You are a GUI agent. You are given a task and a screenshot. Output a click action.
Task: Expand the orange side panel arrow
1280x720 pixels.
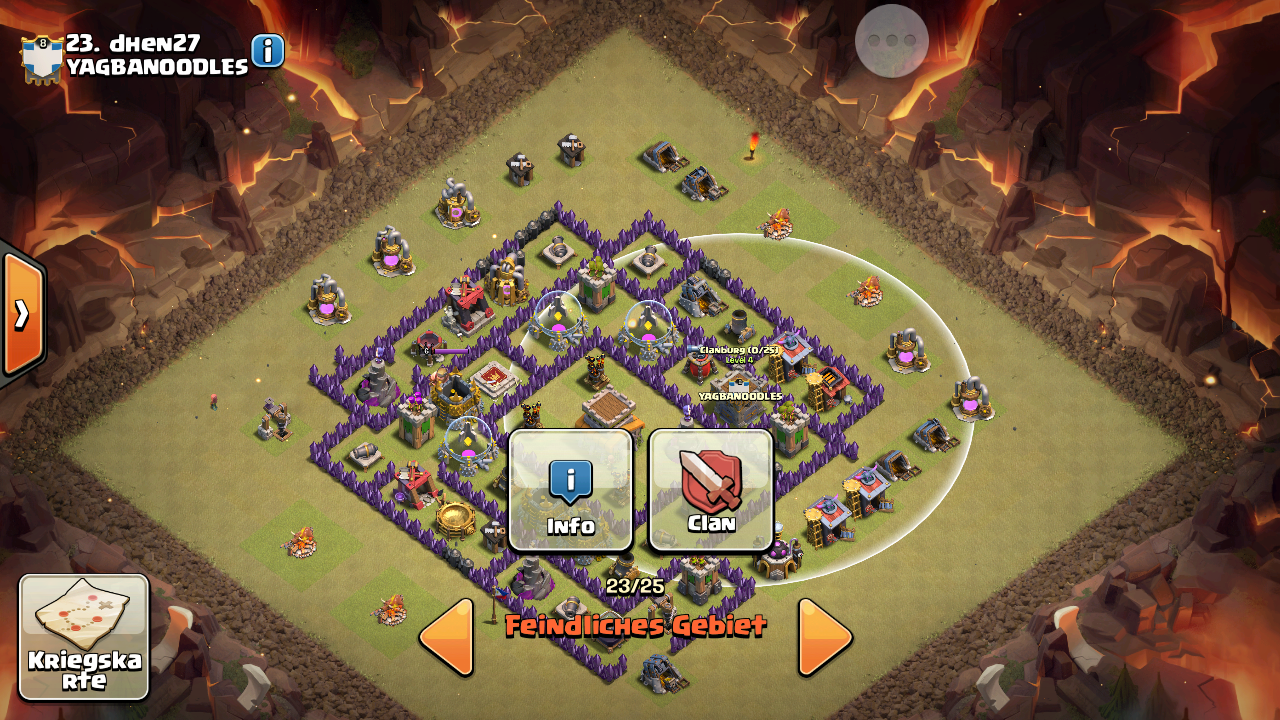pyautogui.click(x=22, y=314)
